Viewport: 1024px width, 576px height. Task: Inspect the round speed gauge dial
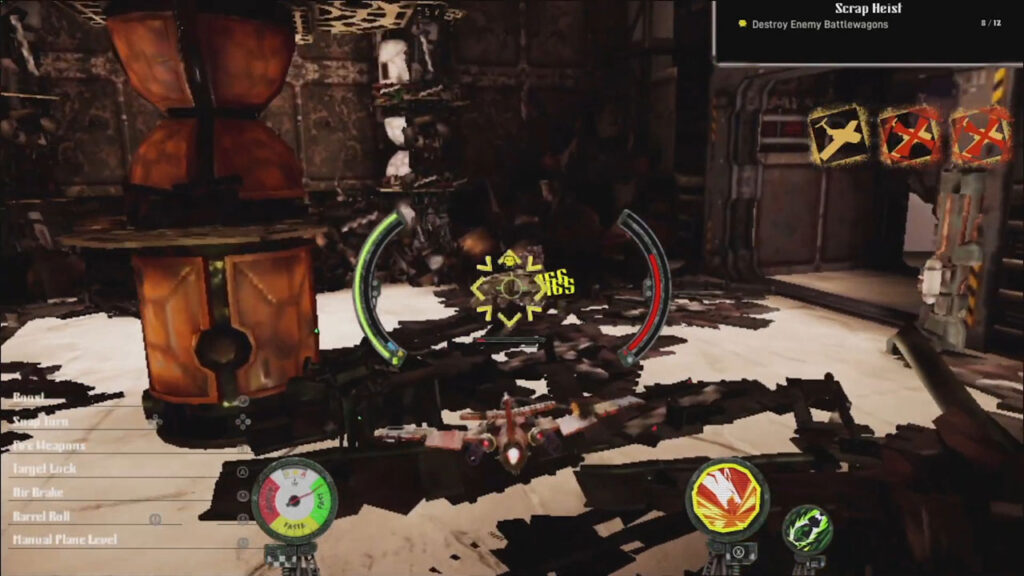(295, 497)
